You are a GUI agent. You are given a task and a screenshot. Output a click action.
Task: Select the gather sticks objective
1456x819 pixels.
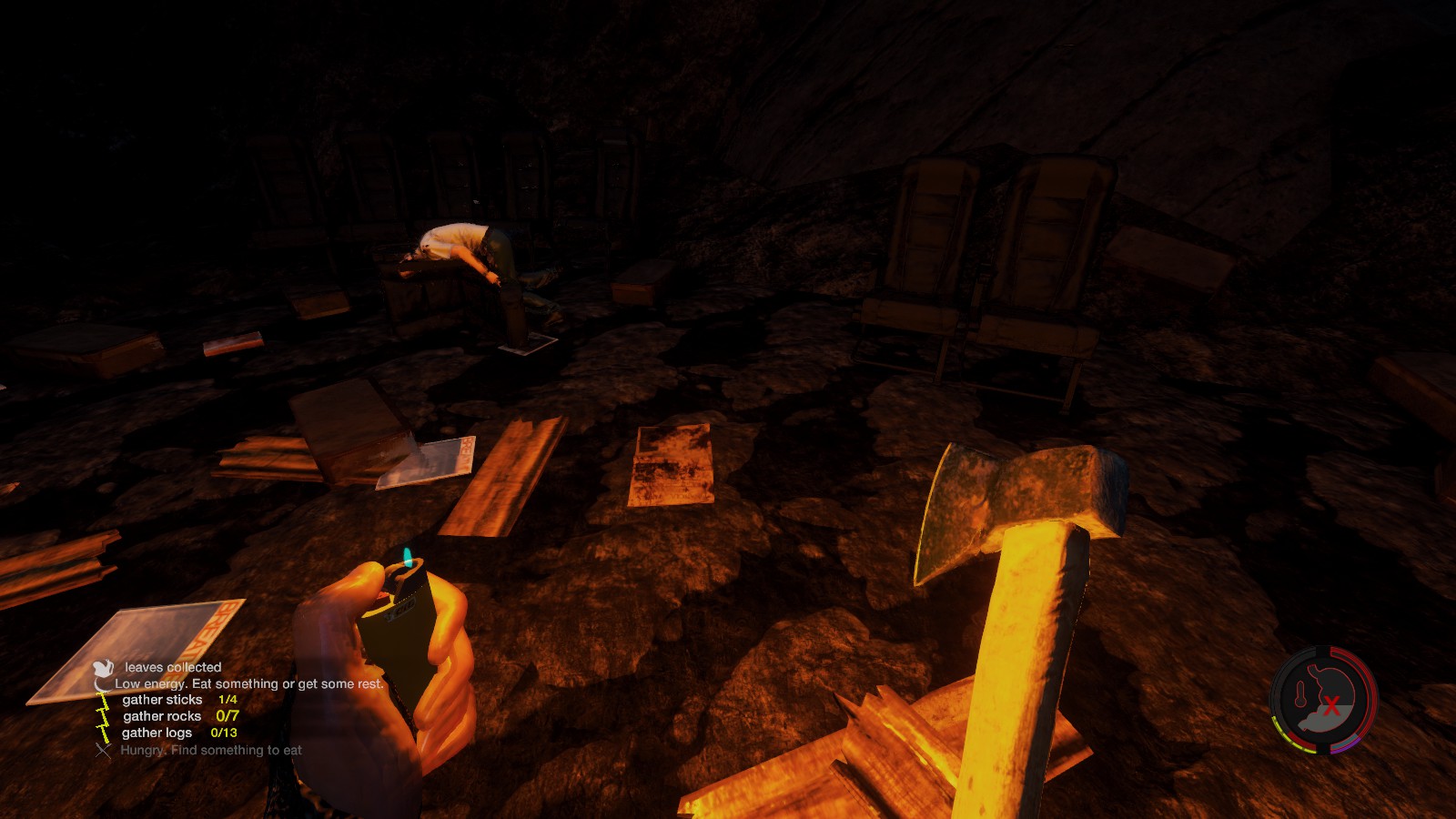pos(163,700)
